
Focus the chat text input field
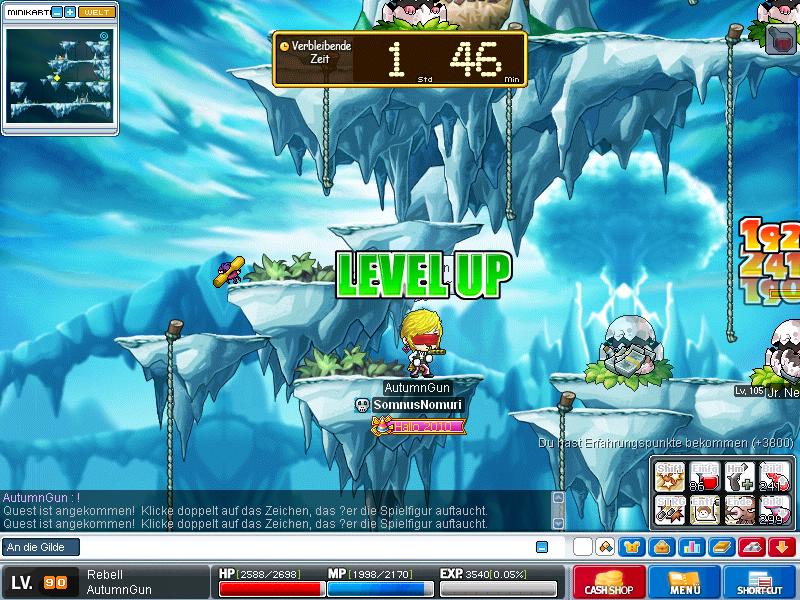300,547
